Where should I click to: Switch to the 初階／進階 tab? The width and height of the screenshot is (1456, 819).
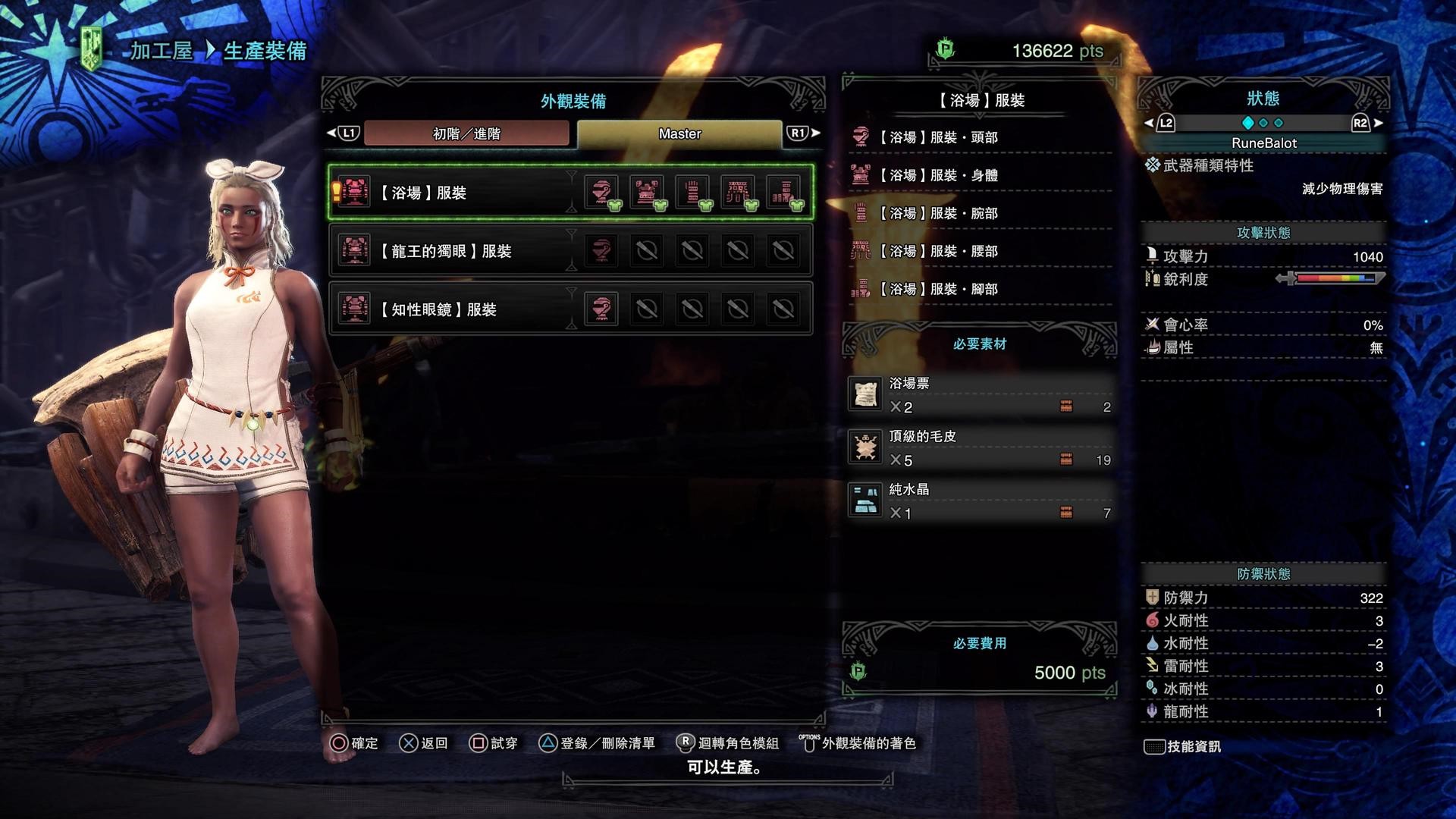pos(466,133)
